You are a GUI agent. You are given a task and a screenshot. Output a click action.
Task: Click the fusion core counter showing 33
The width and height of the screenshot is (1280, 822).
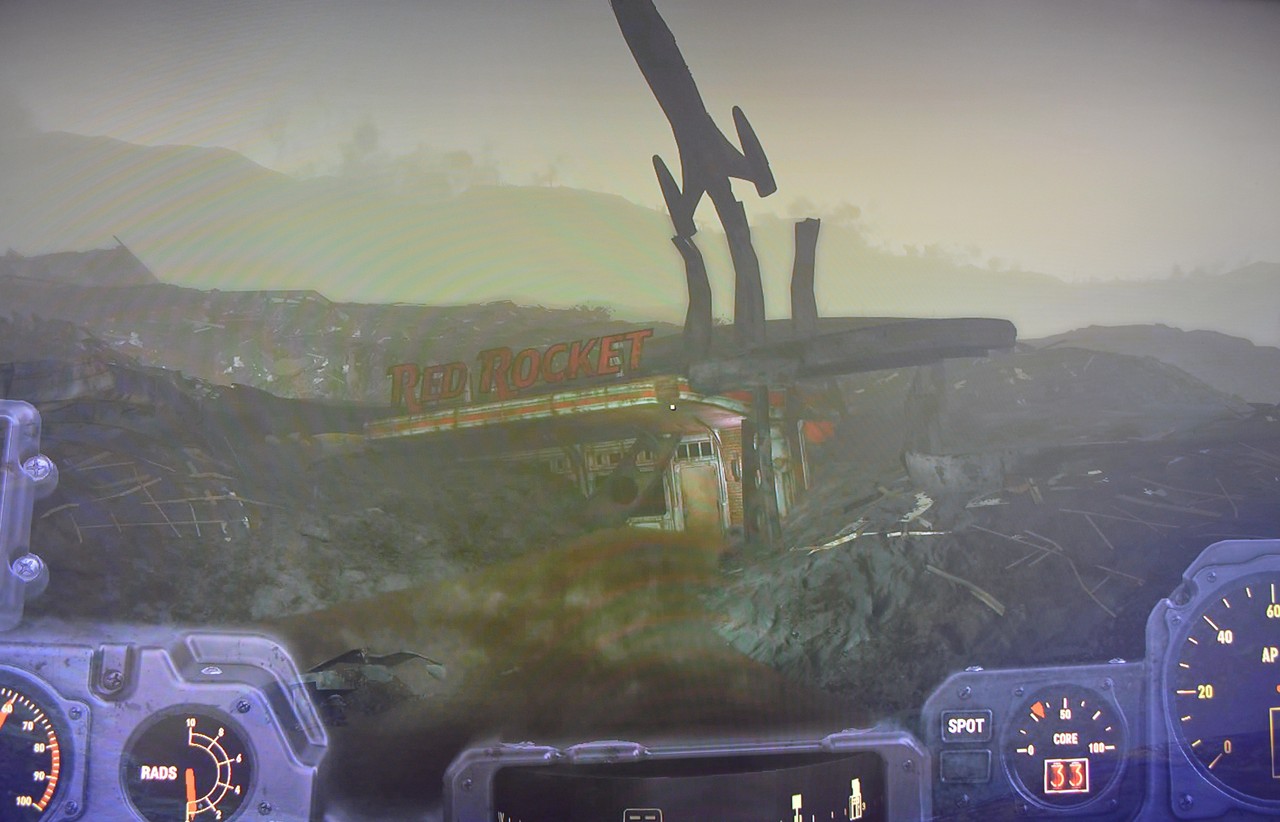1067,775
